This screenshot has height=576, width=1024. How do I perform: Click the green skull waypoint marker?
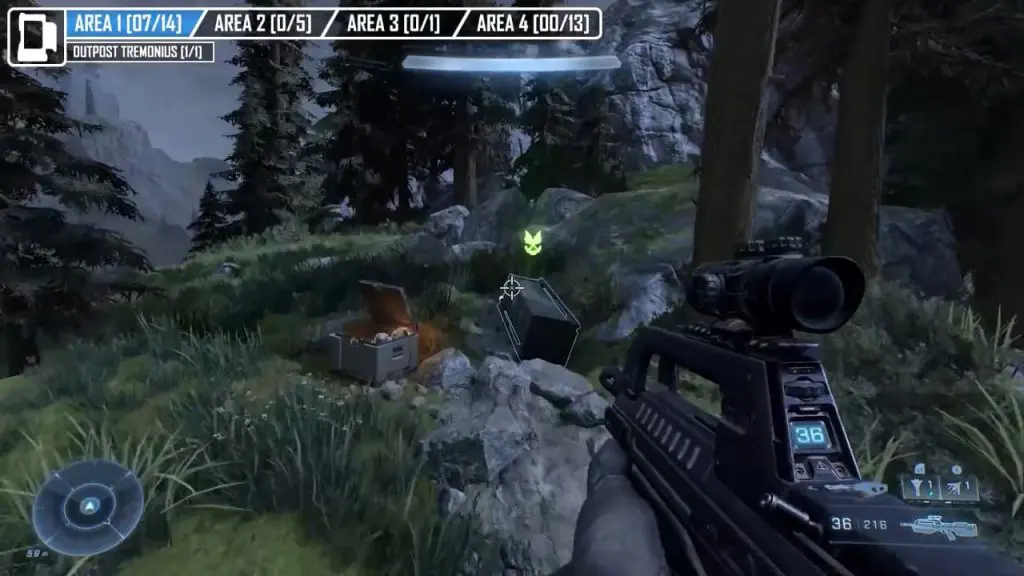[533, 241]
